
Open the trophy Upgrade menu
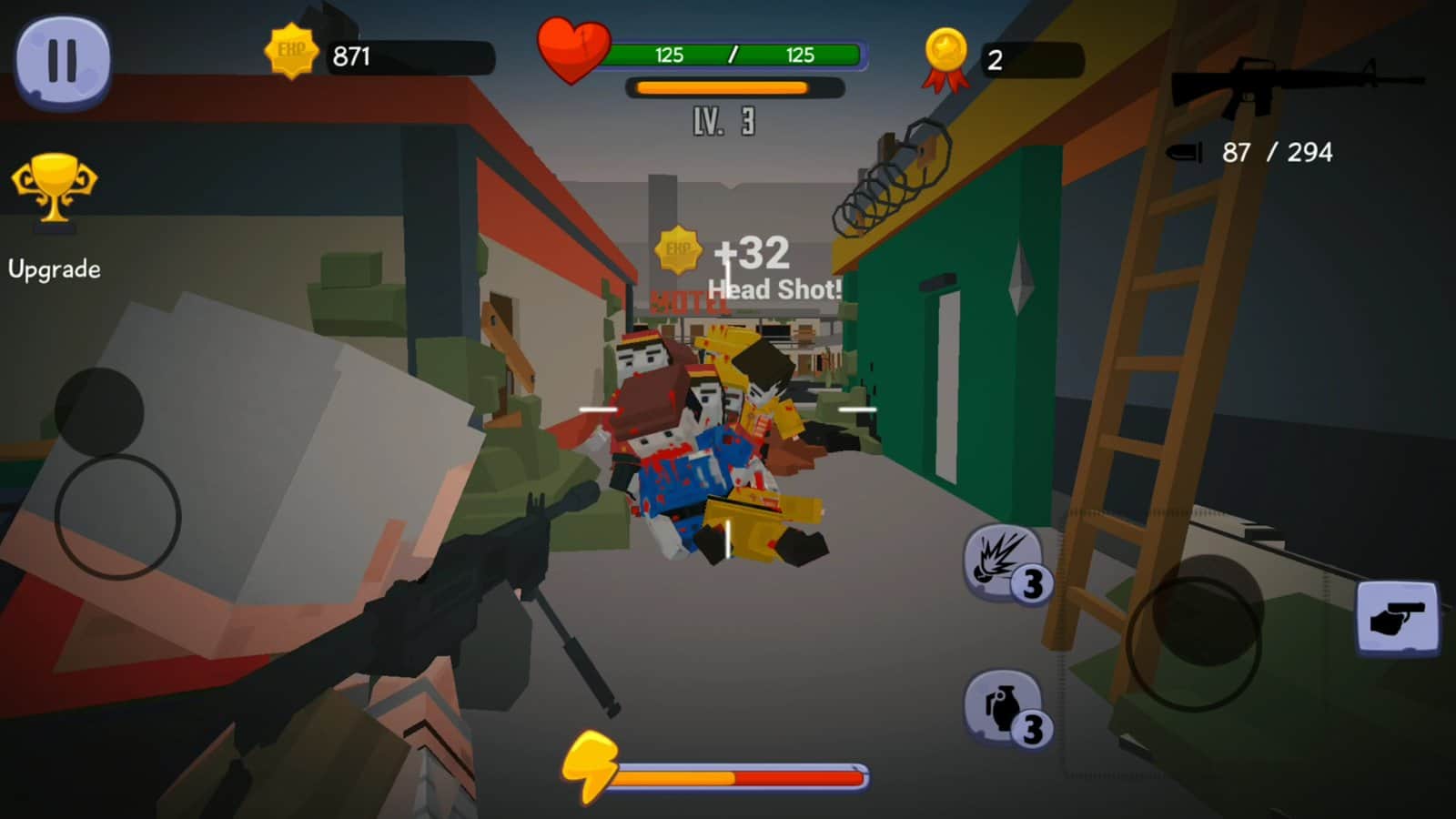pos(56,196)
